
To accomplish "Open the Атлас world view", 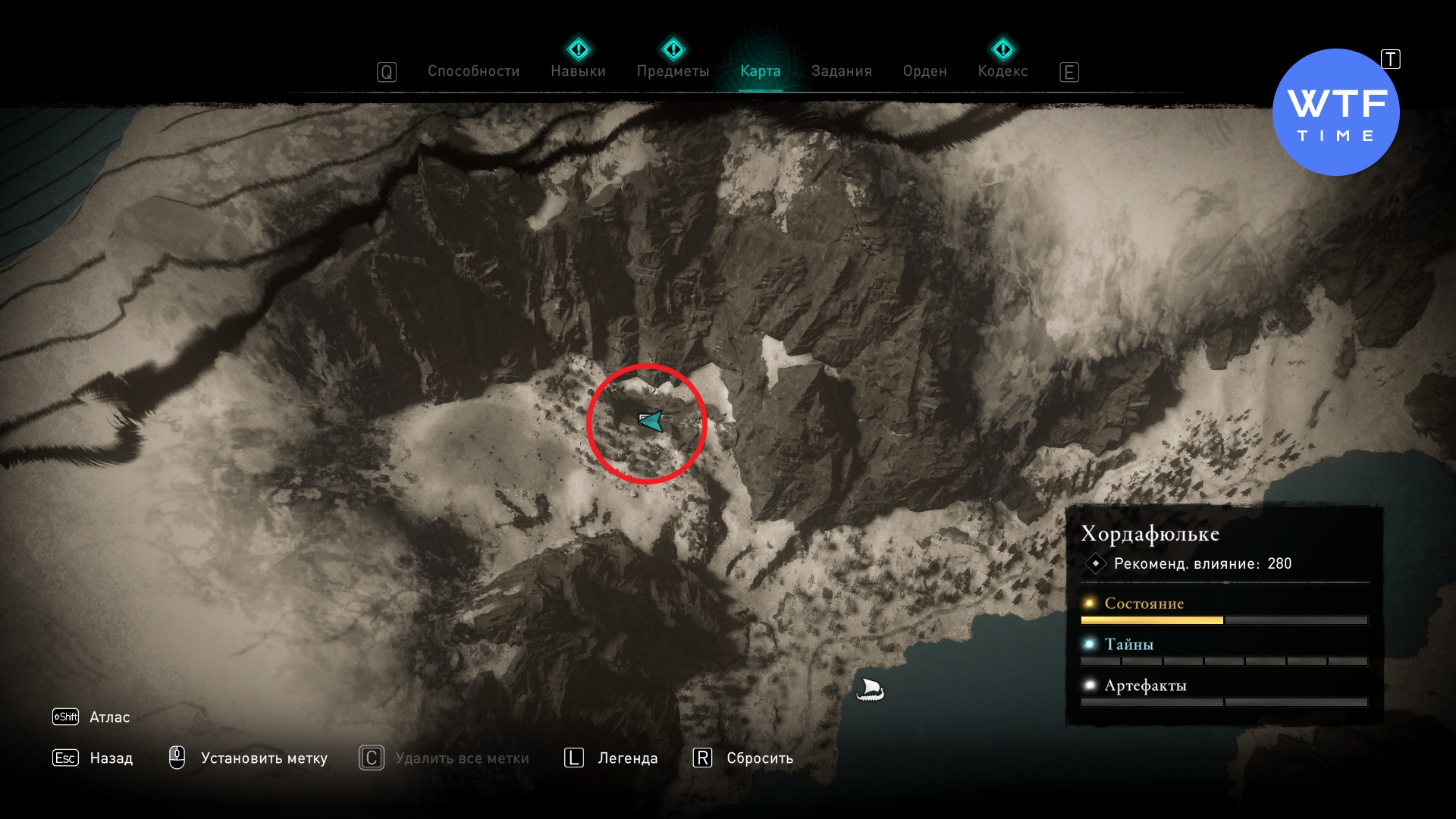I will point(109,717).
